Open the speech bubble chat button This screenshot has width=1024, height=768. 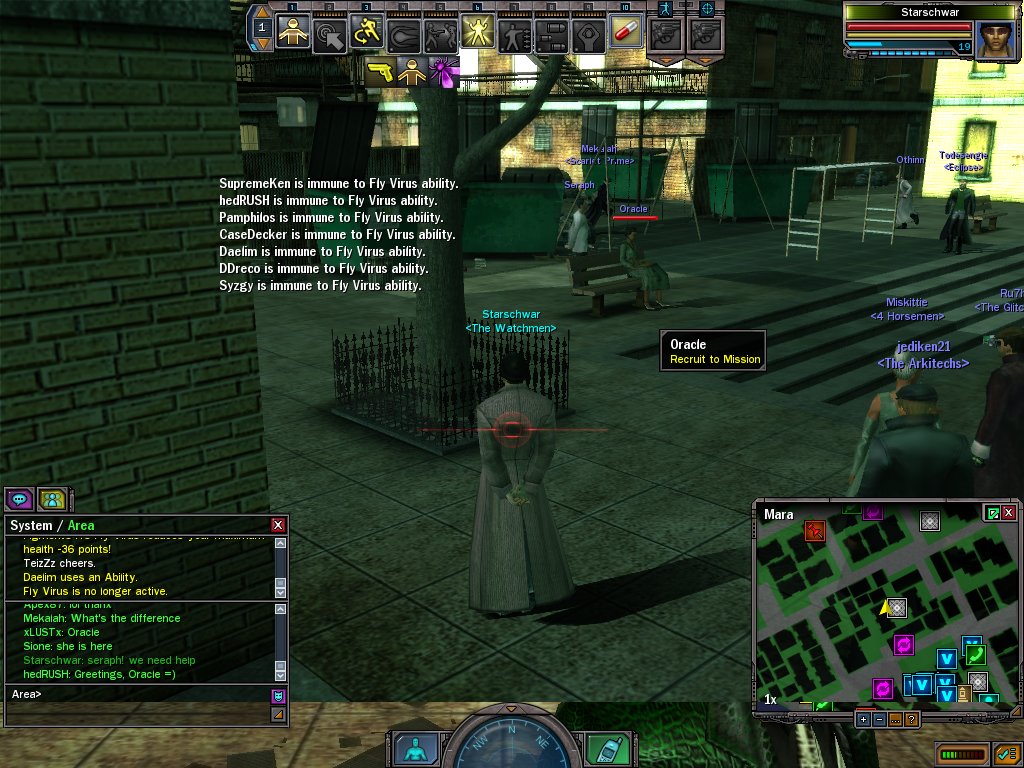pyautogui.click(x=19, y=498)
